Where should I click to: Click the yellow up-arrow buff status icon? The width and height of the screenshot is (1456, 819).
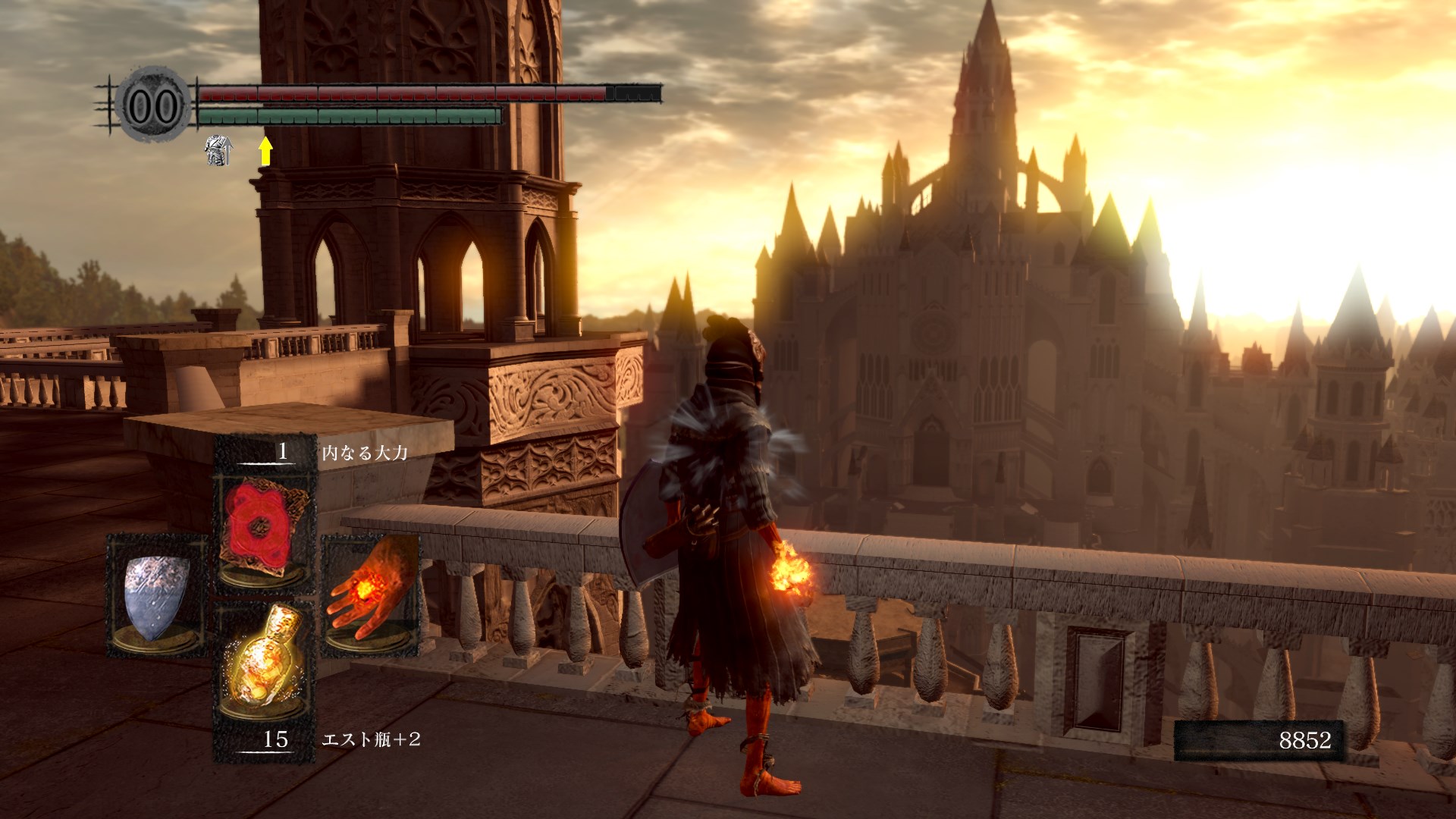tap(265, 150)
